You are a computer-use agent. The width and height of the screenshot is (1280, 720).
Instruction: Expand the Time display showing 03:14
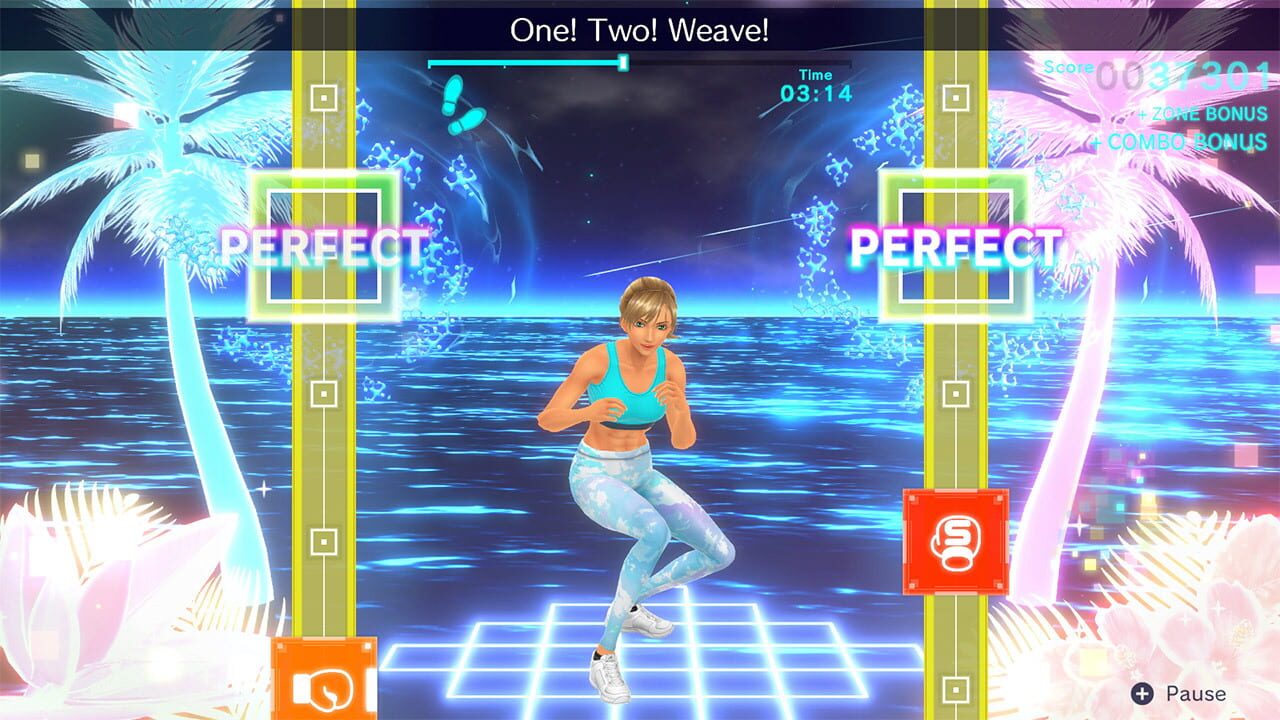pos(818,83)
